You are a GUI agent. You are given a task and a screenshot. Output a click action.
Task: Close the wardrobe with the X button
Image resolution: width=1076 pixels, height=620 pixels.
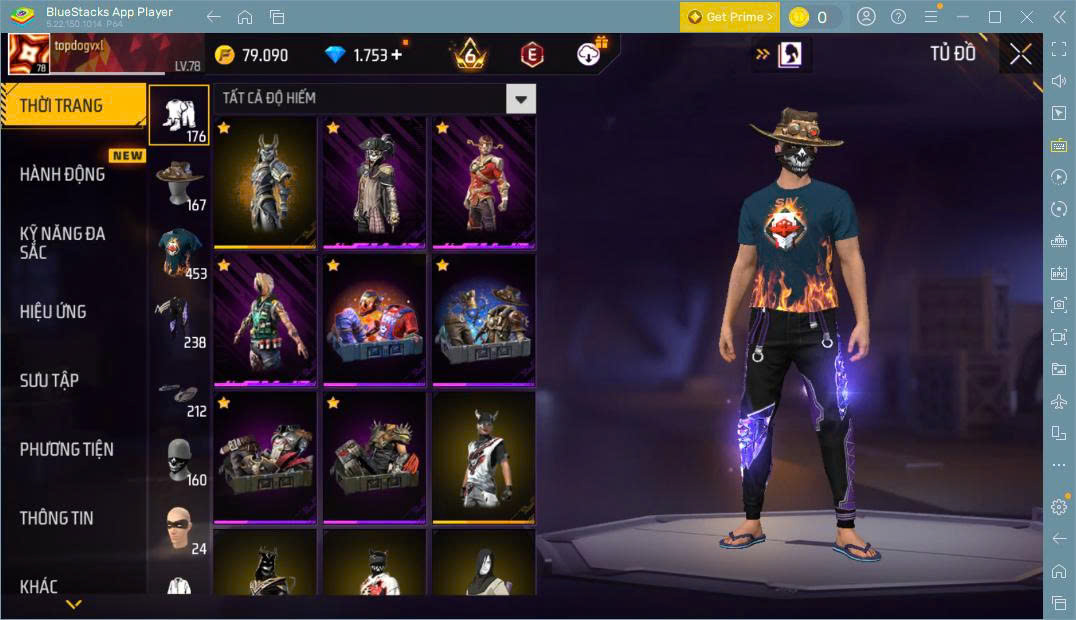[1020, 54]
